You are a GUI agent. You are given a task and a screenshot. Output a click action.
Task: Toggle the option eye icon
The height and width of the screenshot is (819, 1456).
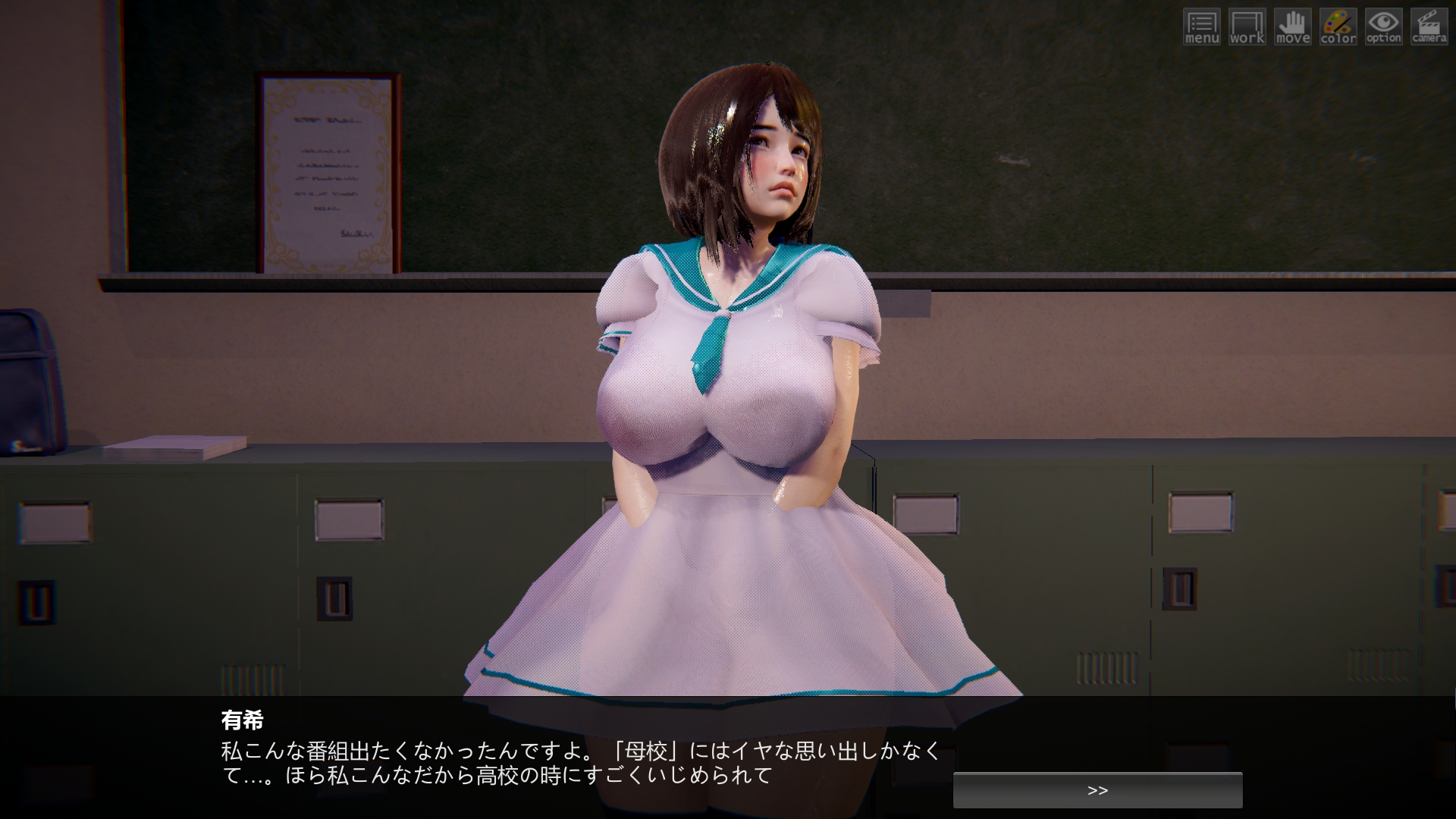[1383, 27]
